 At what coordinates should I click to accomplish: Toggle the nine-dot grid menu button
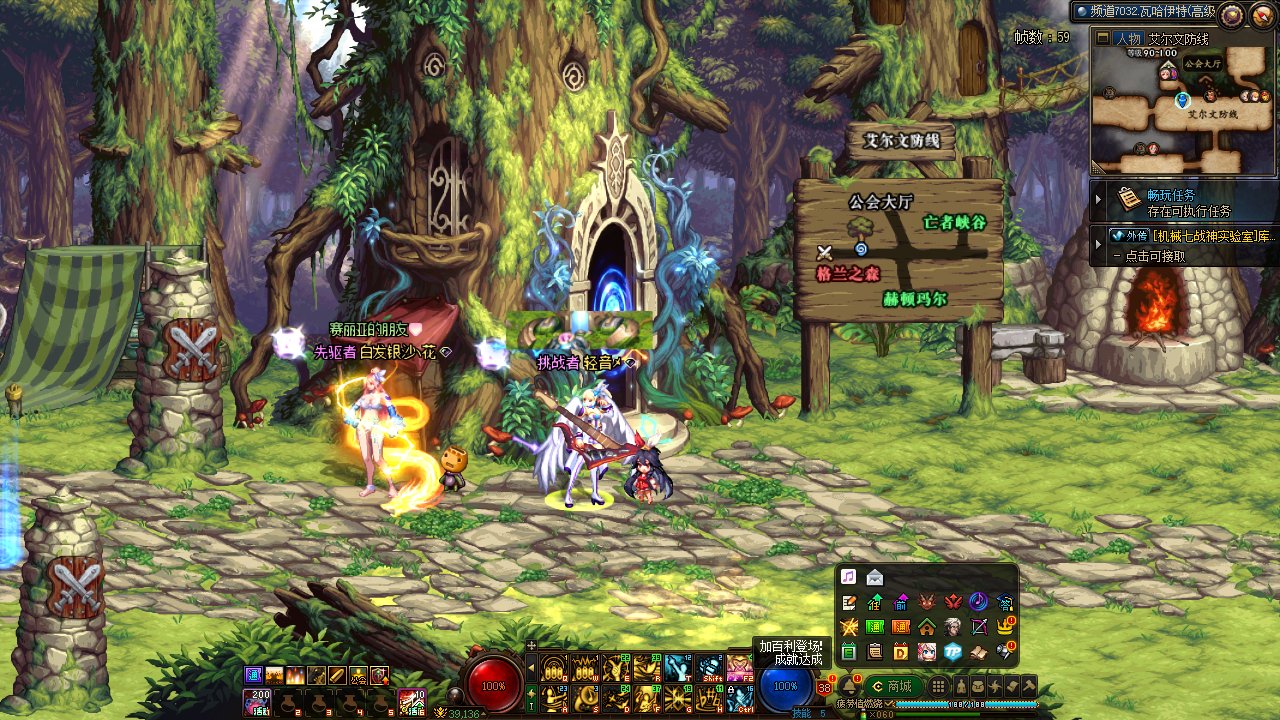coord(938,686)
